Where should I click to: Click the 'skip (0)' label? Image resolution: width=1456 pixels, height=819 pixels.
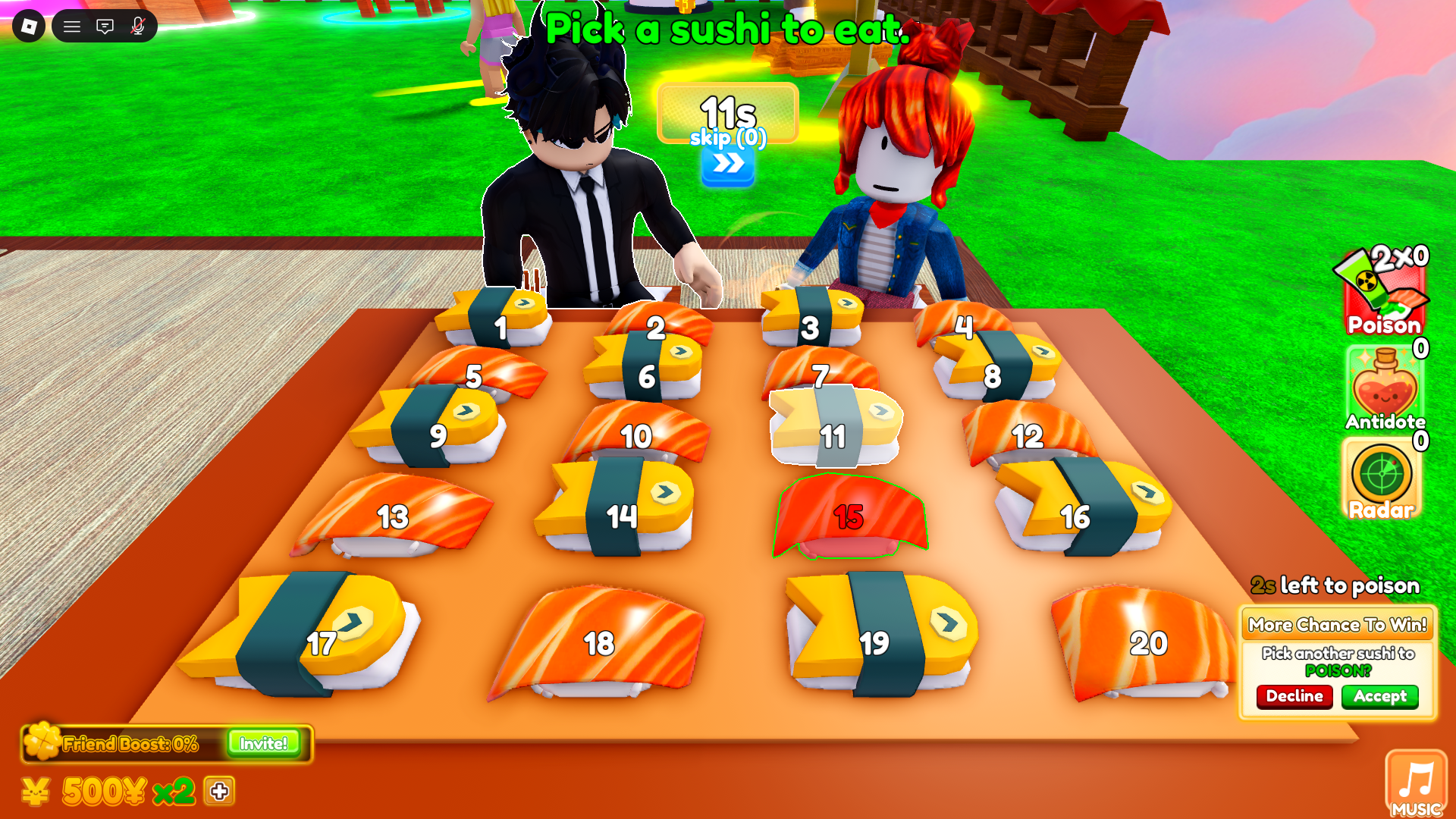coord(726,138)
